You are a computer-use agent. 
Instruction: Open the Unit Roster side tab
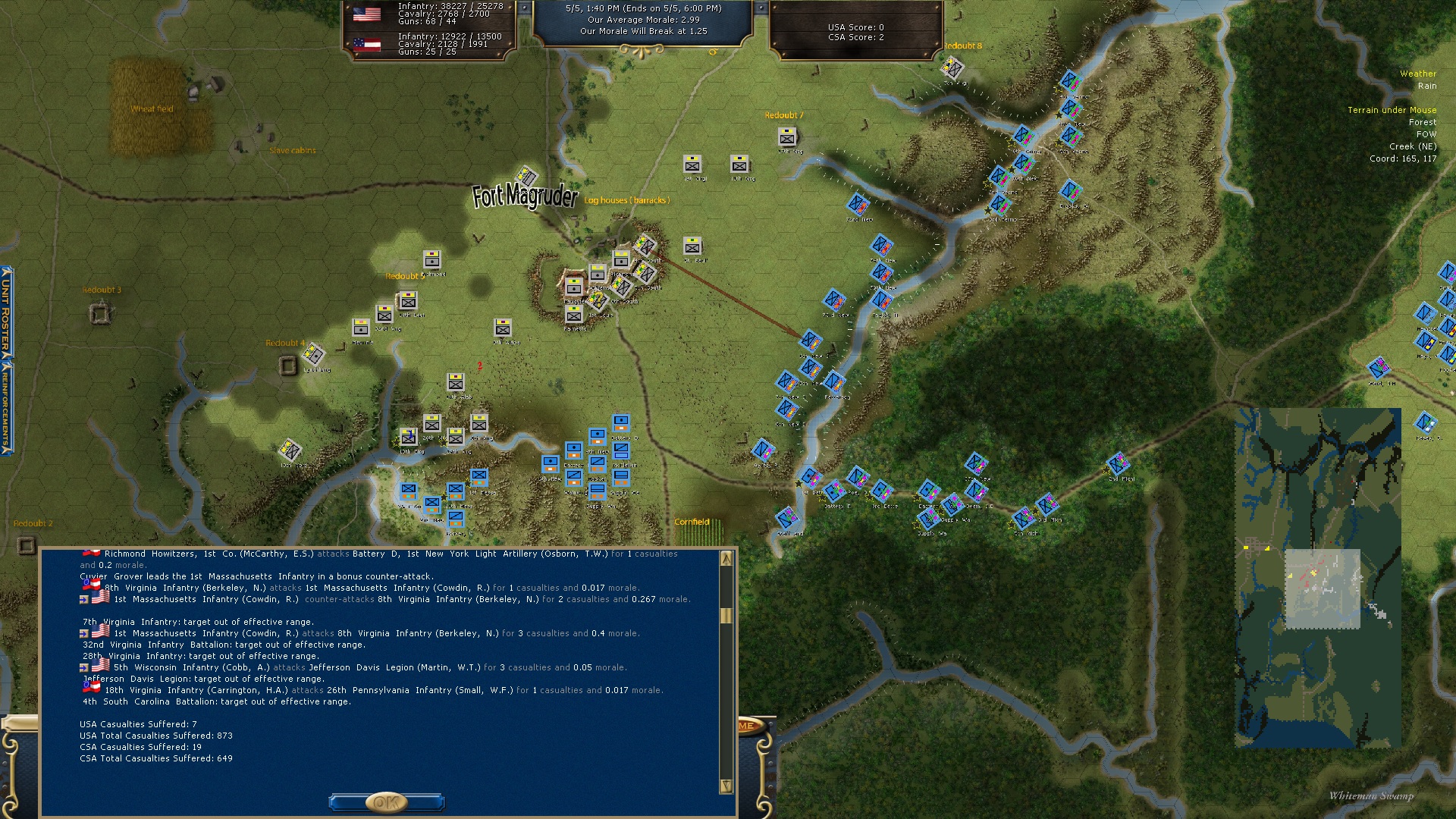[6, 312]
